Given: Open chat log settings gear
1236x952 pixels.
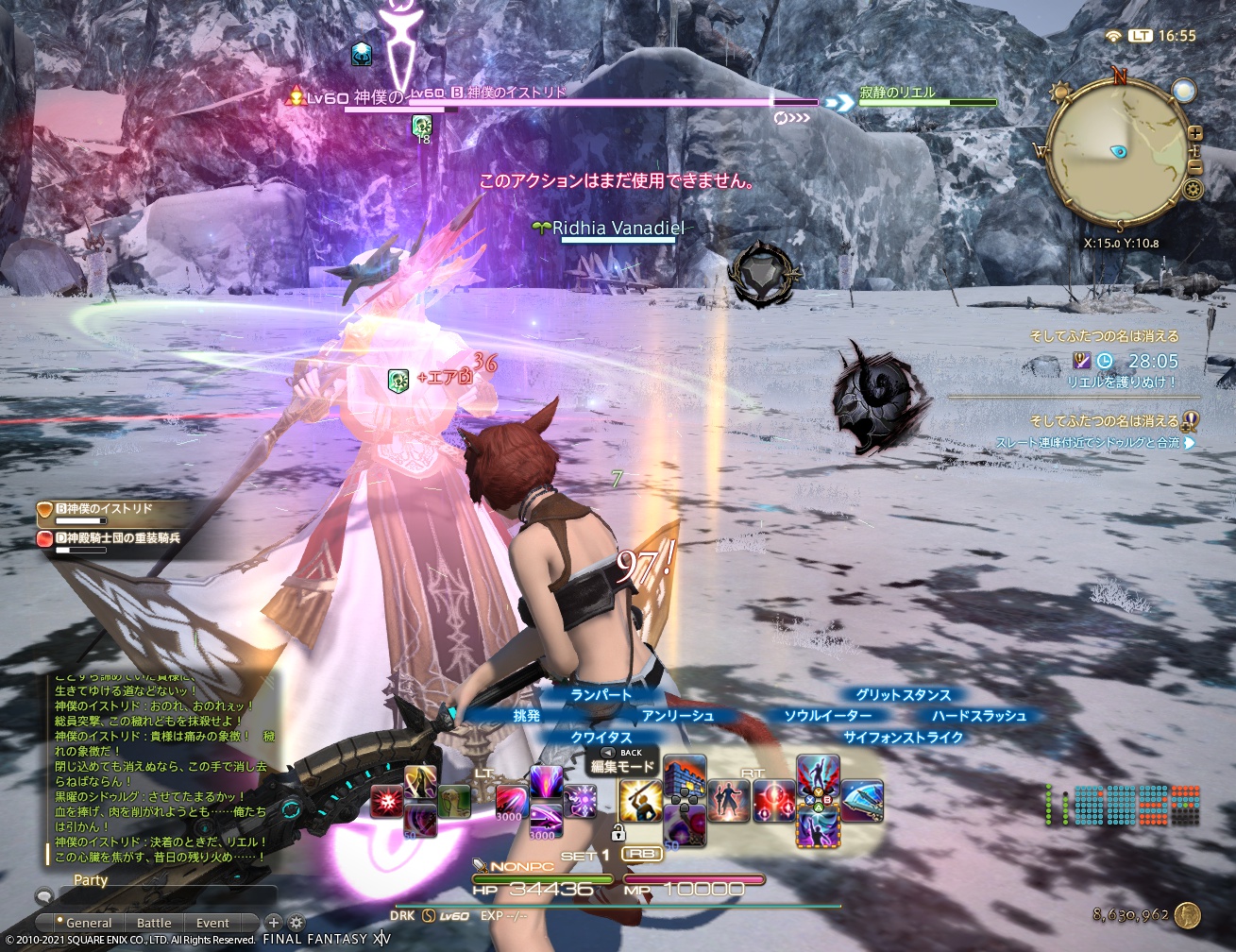Looking at the screenshot, I should (x=296, y=923).
